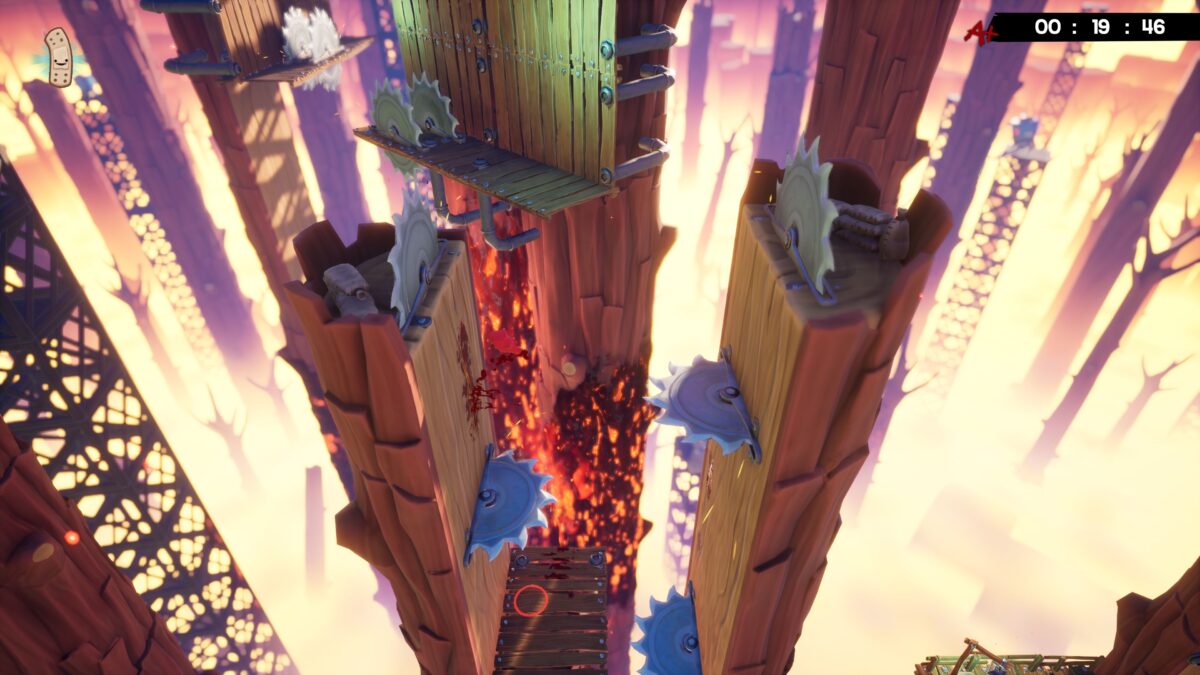
Task: Click the bandage collectible icon
Action: [x=58, y=57]
